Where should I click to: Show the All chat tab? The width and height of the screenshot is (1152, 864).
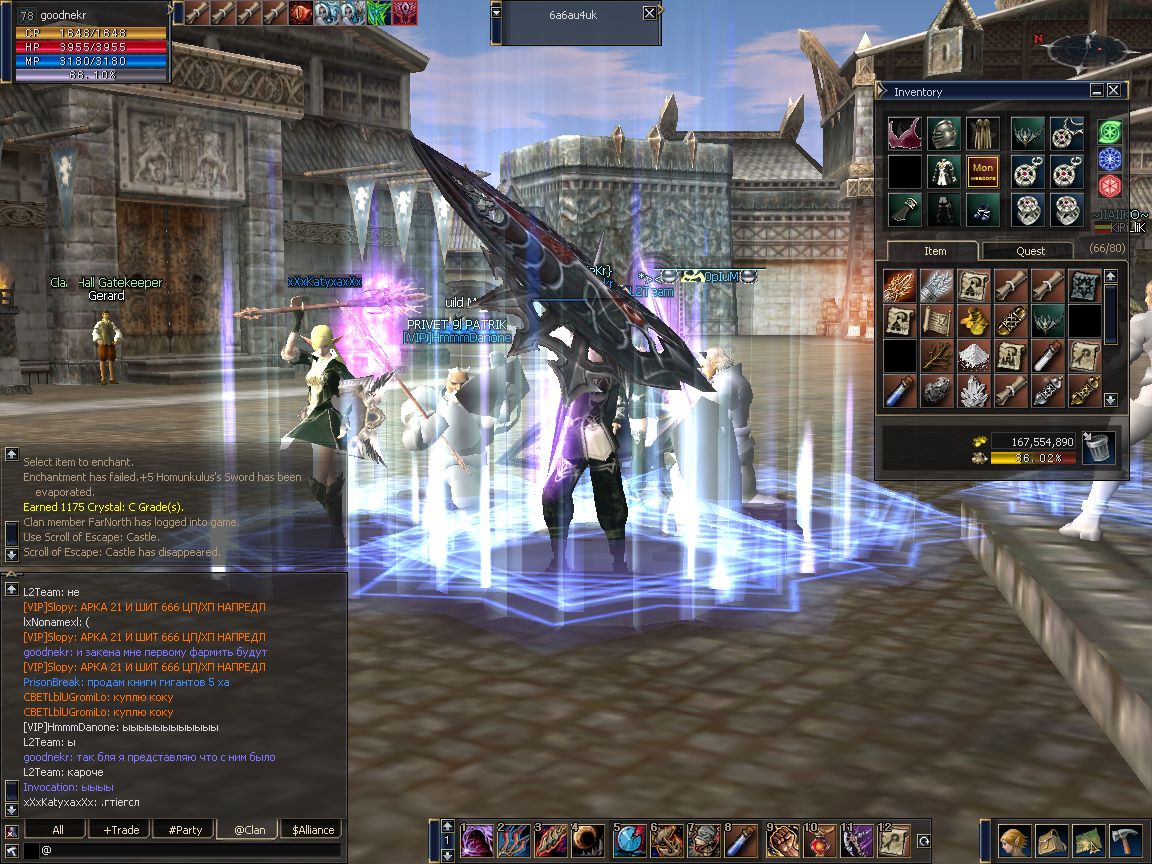57,830
